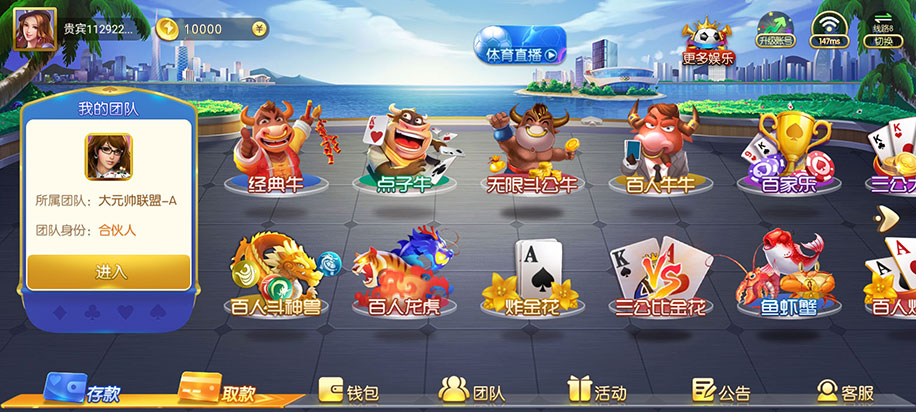This screenshot has height=412, width=916.
Task: Open 更多娱乐 more entertainment
Action: (x=708, y=43)
